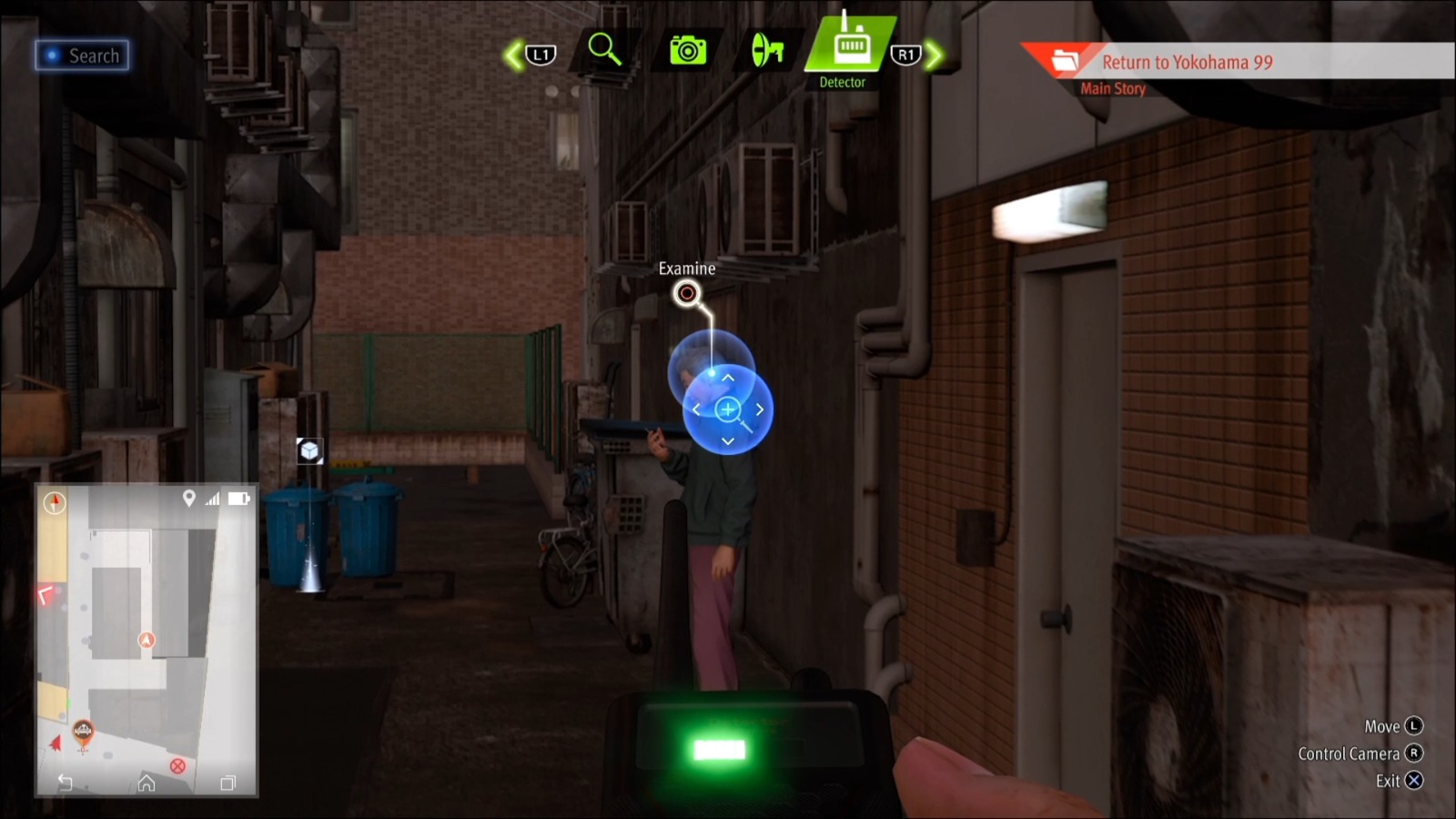
Task: Click the floating cube item marker in the alley
Action: pyautogui.click(x=309, y=450)
